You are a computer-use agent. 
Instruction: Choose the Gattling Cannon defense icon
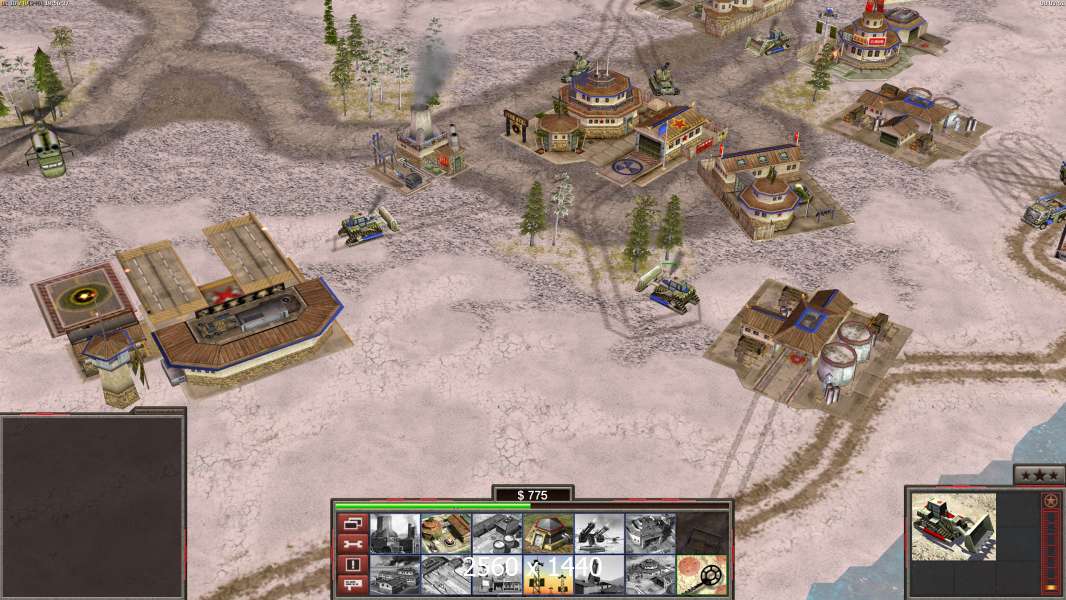(x=599, y=534)
